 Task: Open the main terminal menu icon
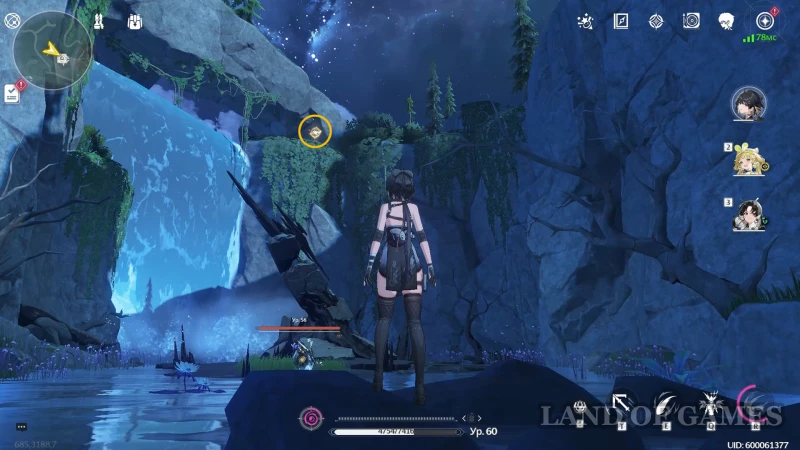pyautogui.click(x=765, y=20)
